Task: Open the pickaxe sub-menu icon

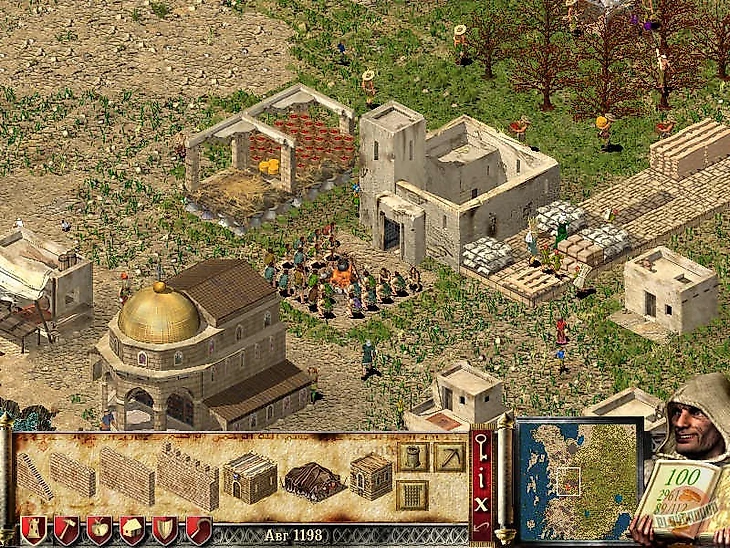Action: point(449,457)
